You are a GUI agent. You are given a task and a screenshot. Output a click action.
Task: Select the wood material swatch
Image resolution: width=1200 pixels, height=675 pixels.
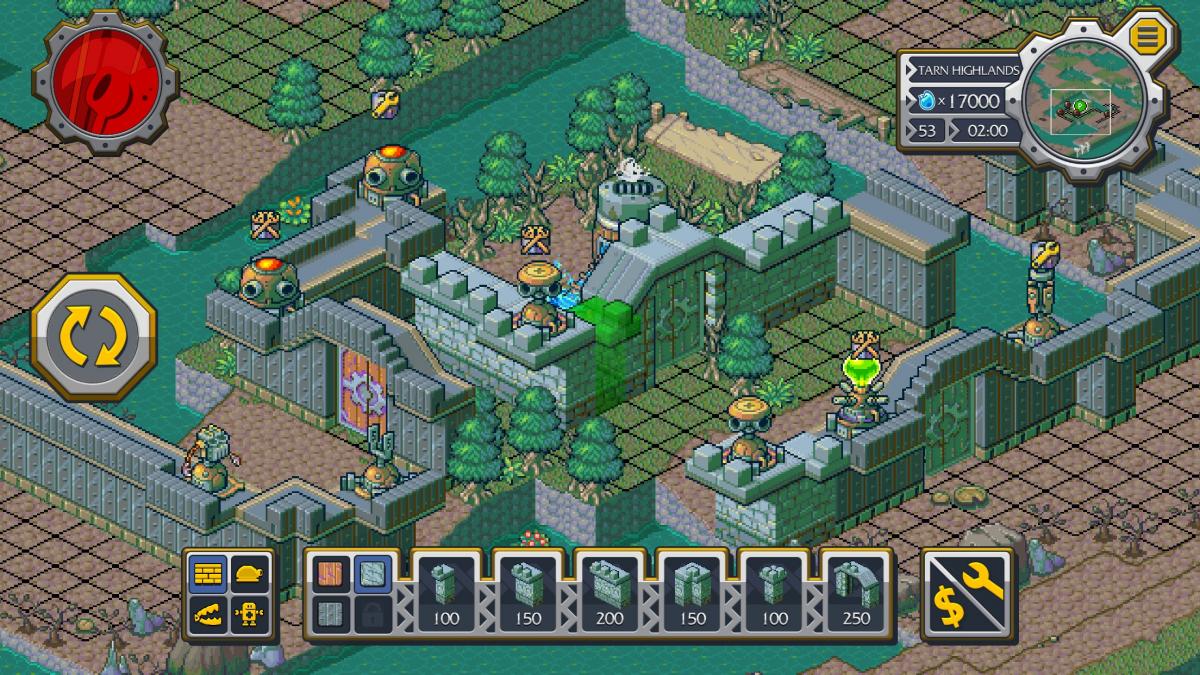point(331,574)
